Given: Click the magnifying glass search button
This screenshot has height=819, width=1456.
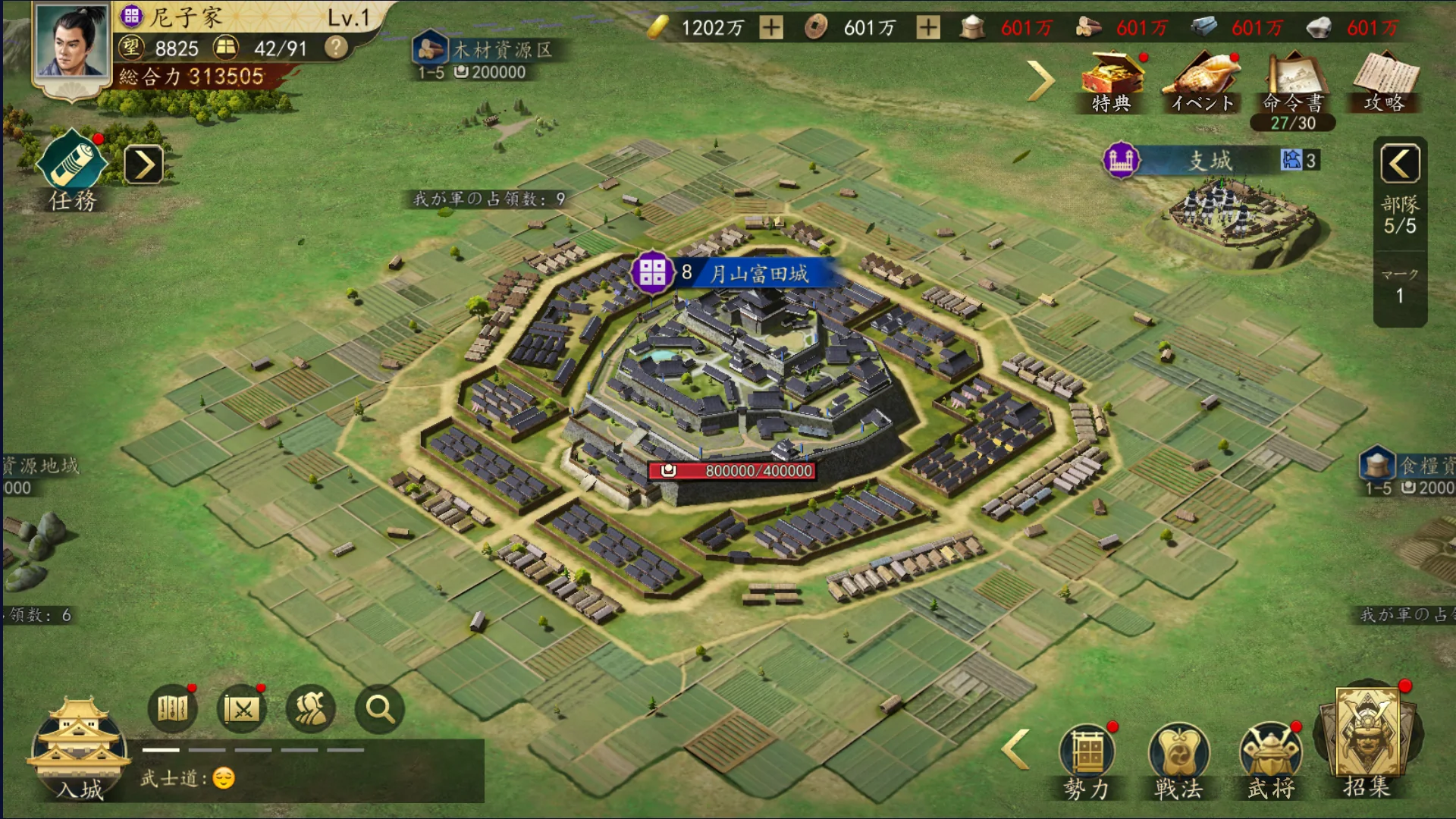Looking at the screenshot, I should 379,709.
